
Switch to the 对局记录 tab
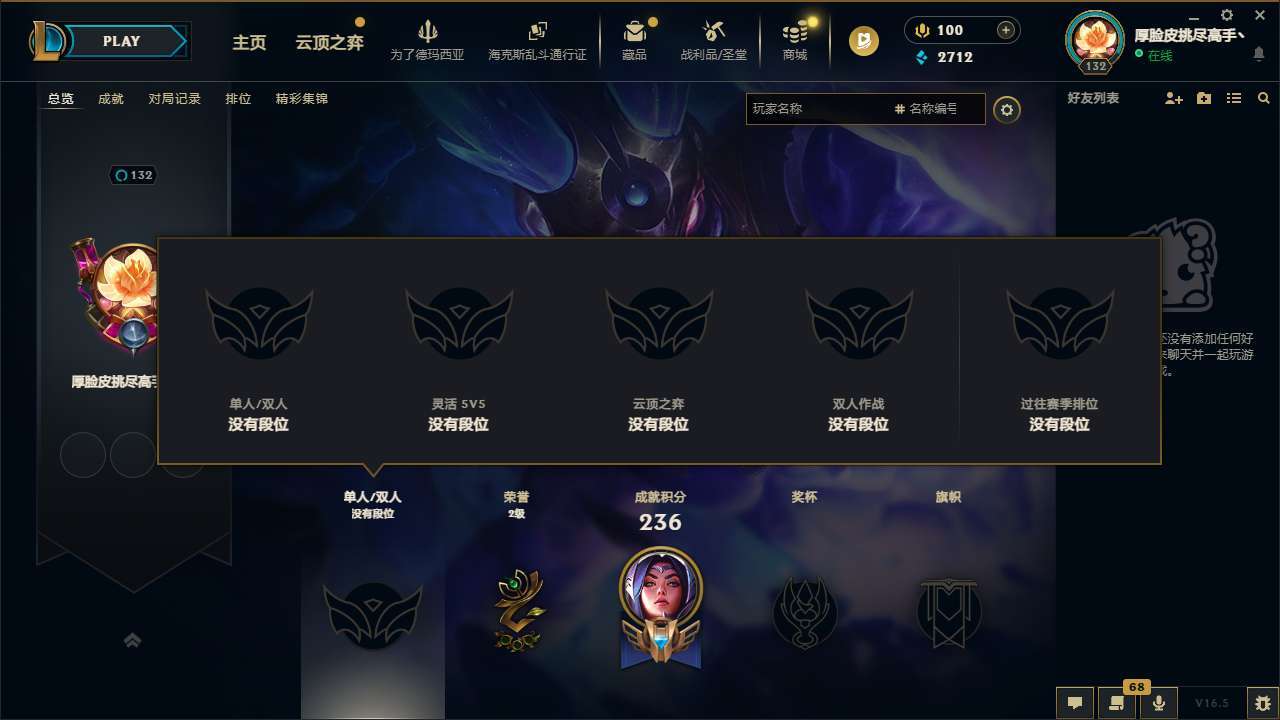coord(175,99)
